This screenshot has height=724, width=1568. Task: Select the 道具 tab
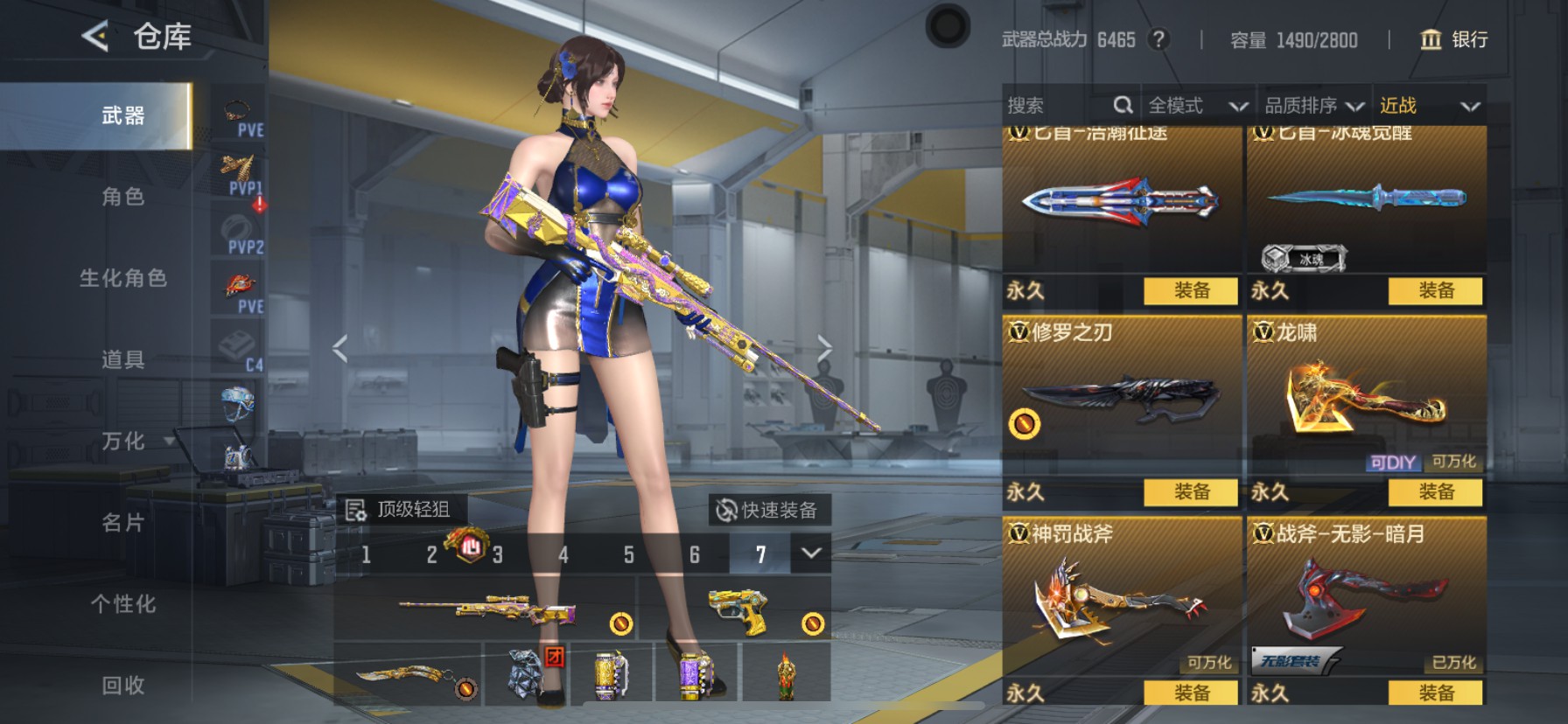[122, 359]
